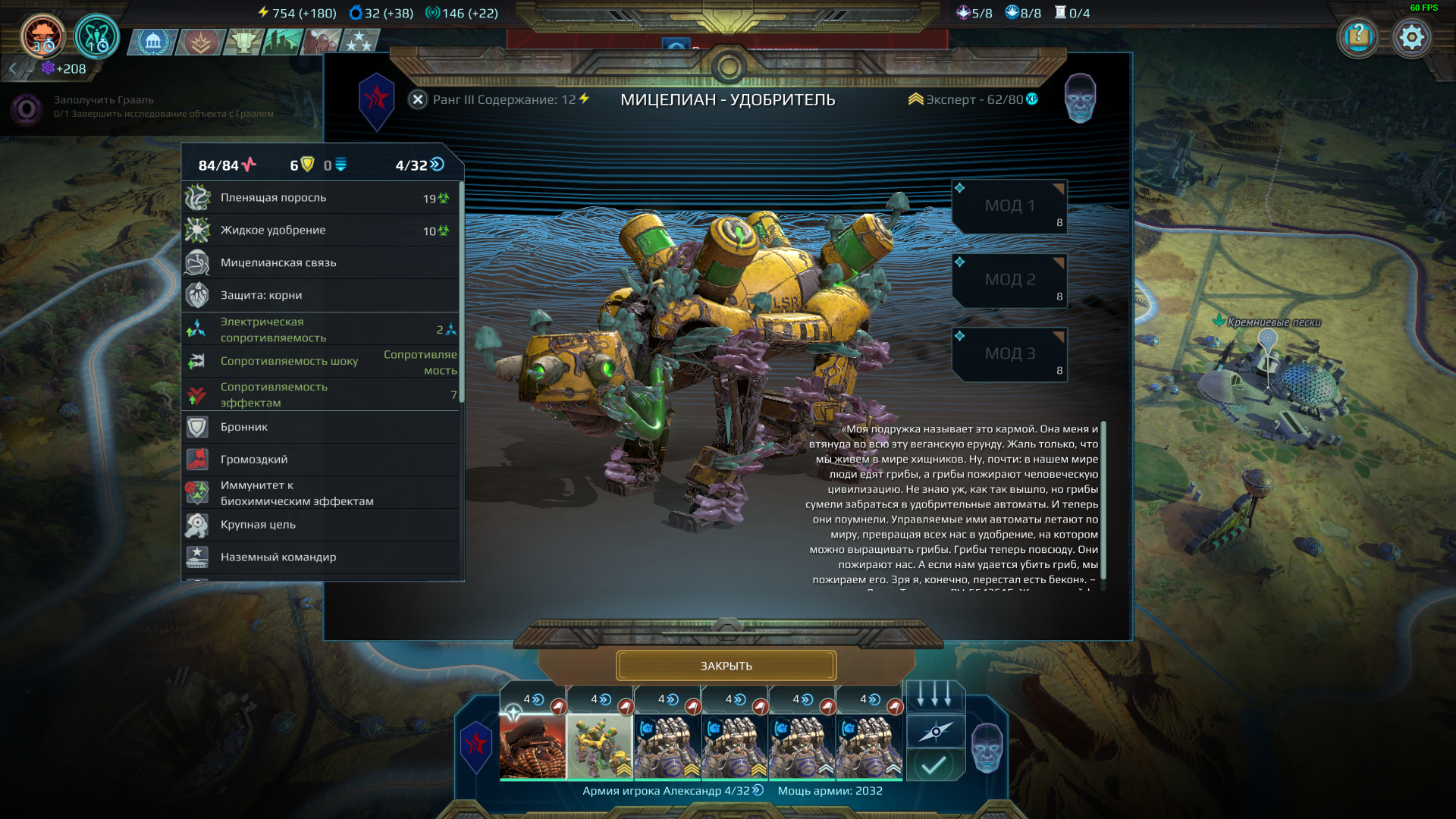Viewport: 1456px width, 819px height.
Task: Click the green checkmark army button
Action: click(935, 764)
